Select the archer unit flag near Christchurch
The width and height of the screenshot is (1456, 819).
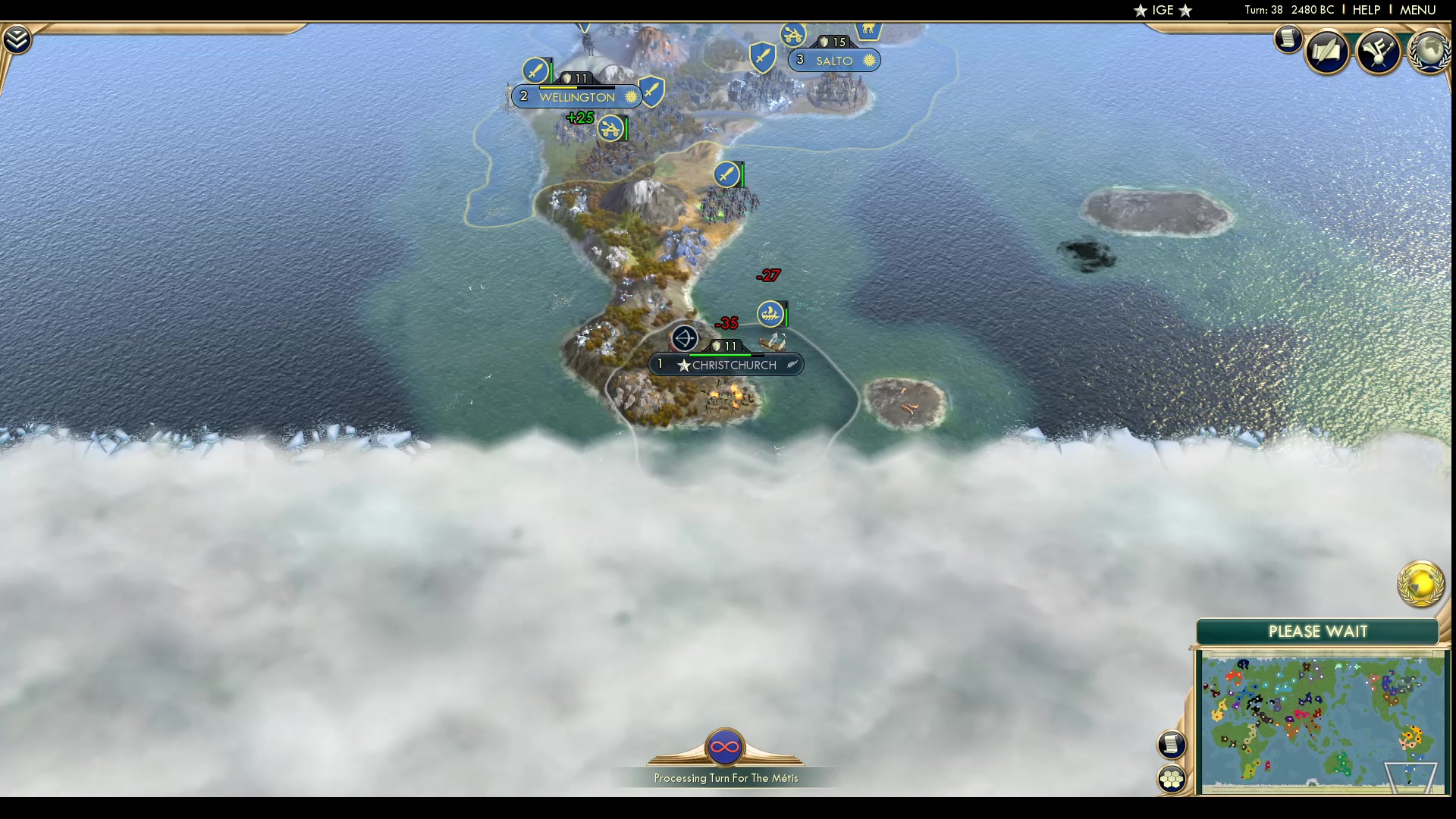tap(685, 339)
